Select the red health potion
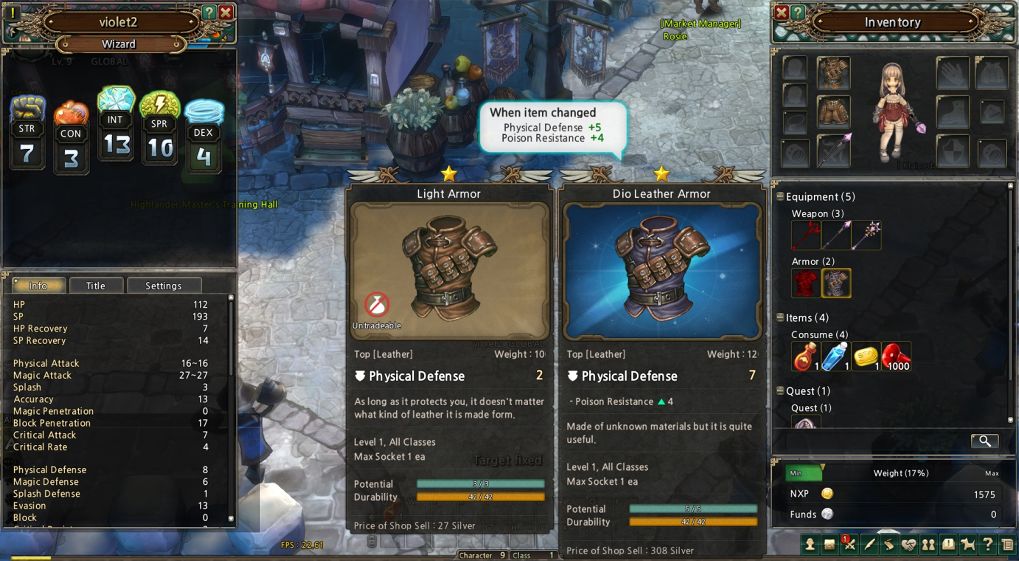The width and height of the screenshot is (1019, 561). click(806, 356)
